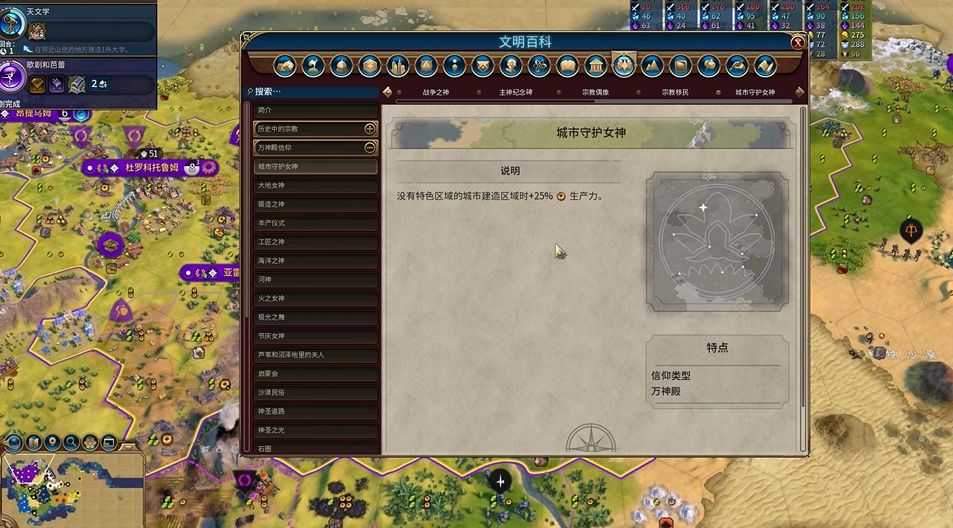Click the minimap
953x528 pixels.
70,490
